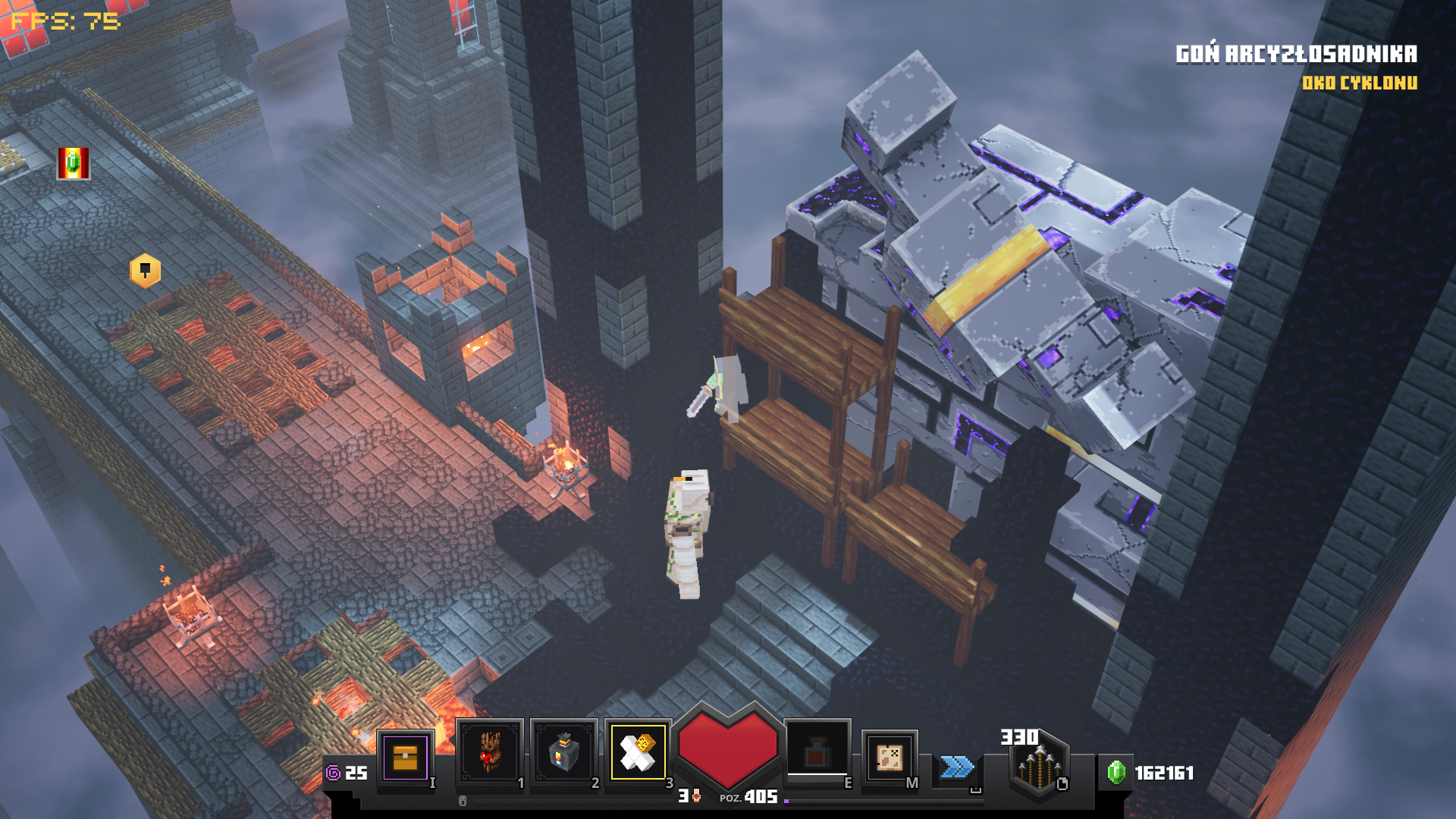This screenshot has width=1456, height=819.
Task: Click the yellow hexagon objective marker
Action: 145,271
